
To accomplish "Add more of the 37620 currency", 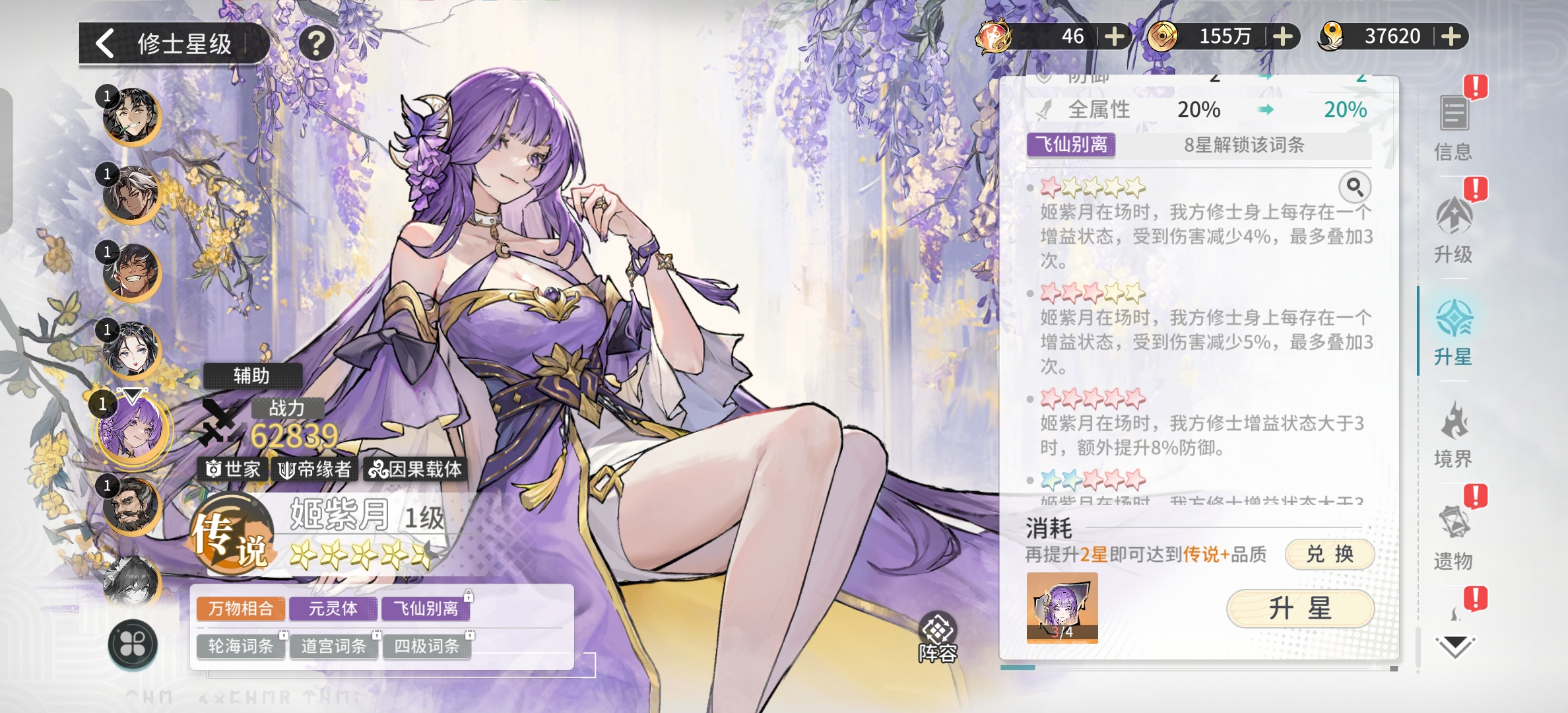I will (x=1451, y=36).
